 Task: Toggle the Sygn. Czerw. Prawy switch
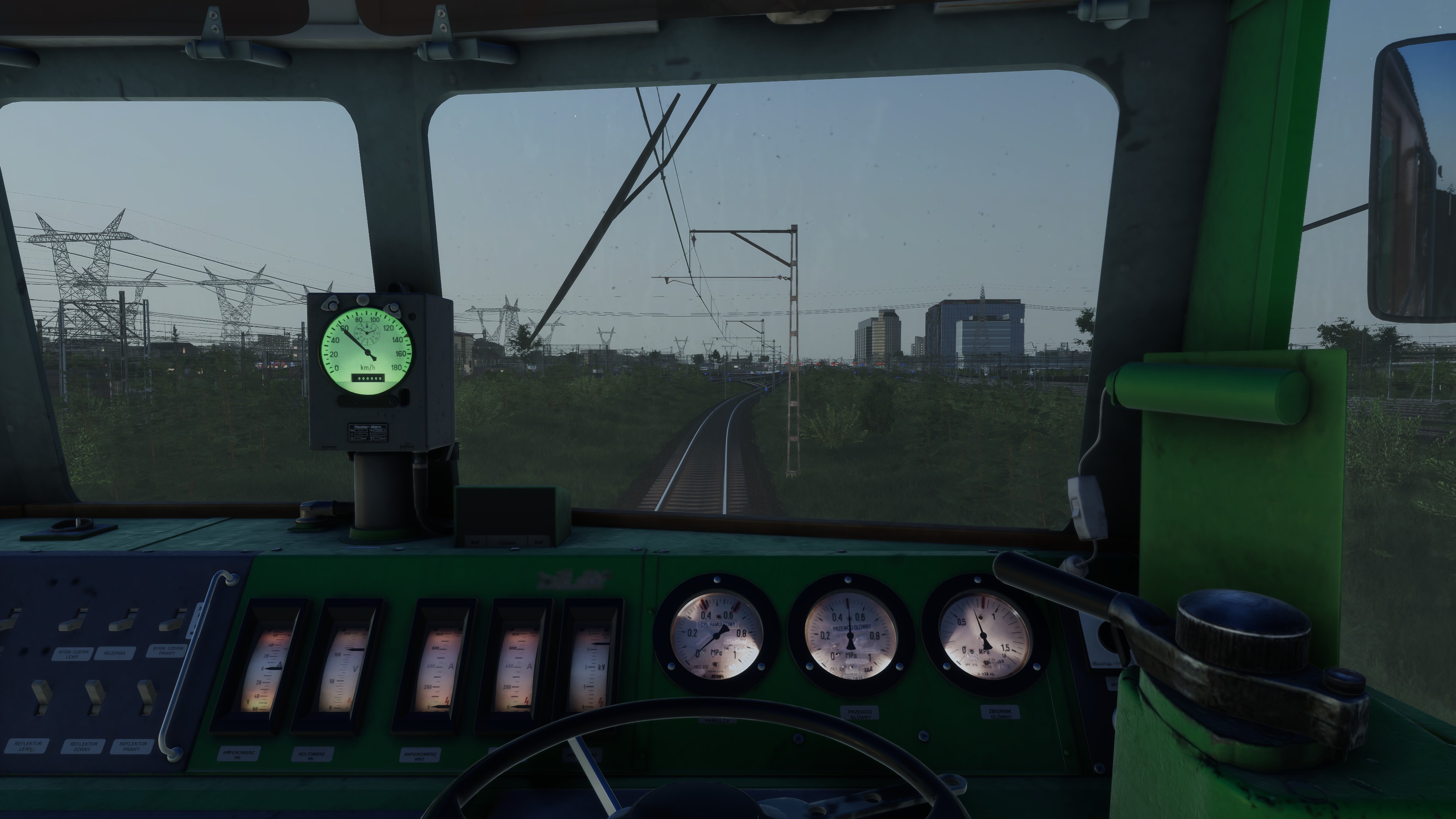(x=172, y=621)
